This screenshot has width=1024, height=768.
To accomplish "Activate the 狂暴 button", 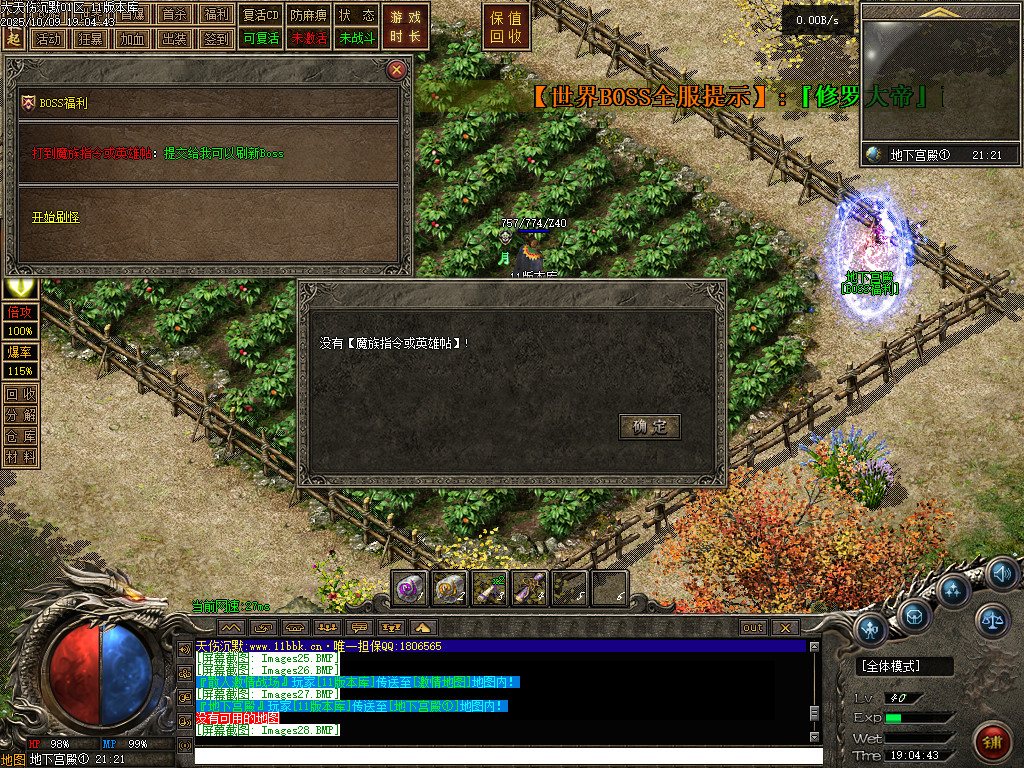I will [x=90, y=39].
